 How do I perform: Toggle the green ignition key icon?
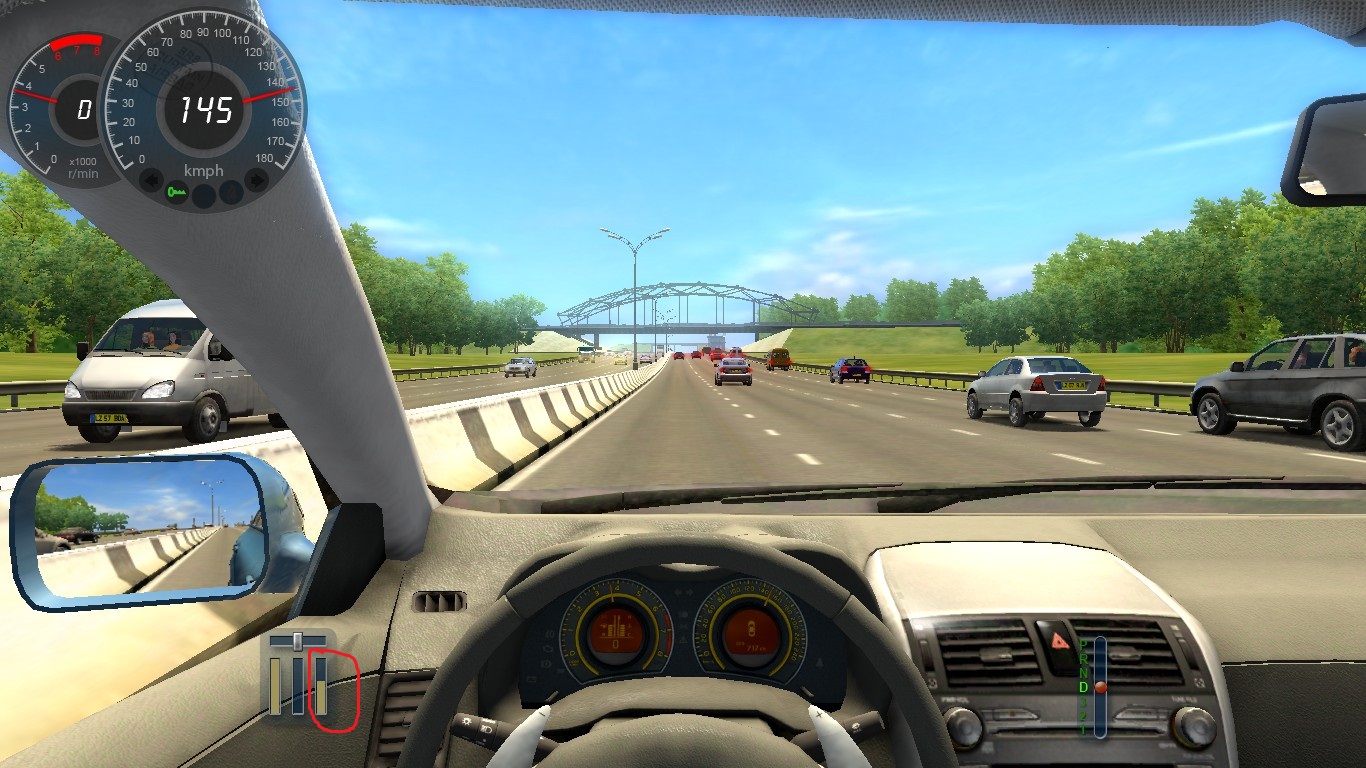[x=178, y=191]
